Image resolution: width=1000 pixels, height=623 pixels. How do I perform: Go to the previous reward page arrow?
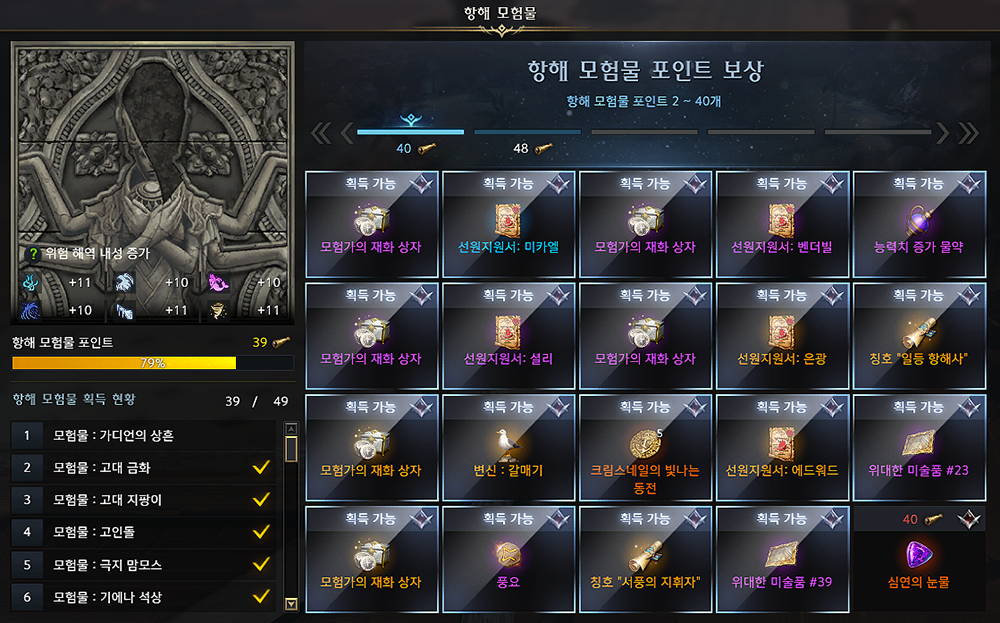347,133
